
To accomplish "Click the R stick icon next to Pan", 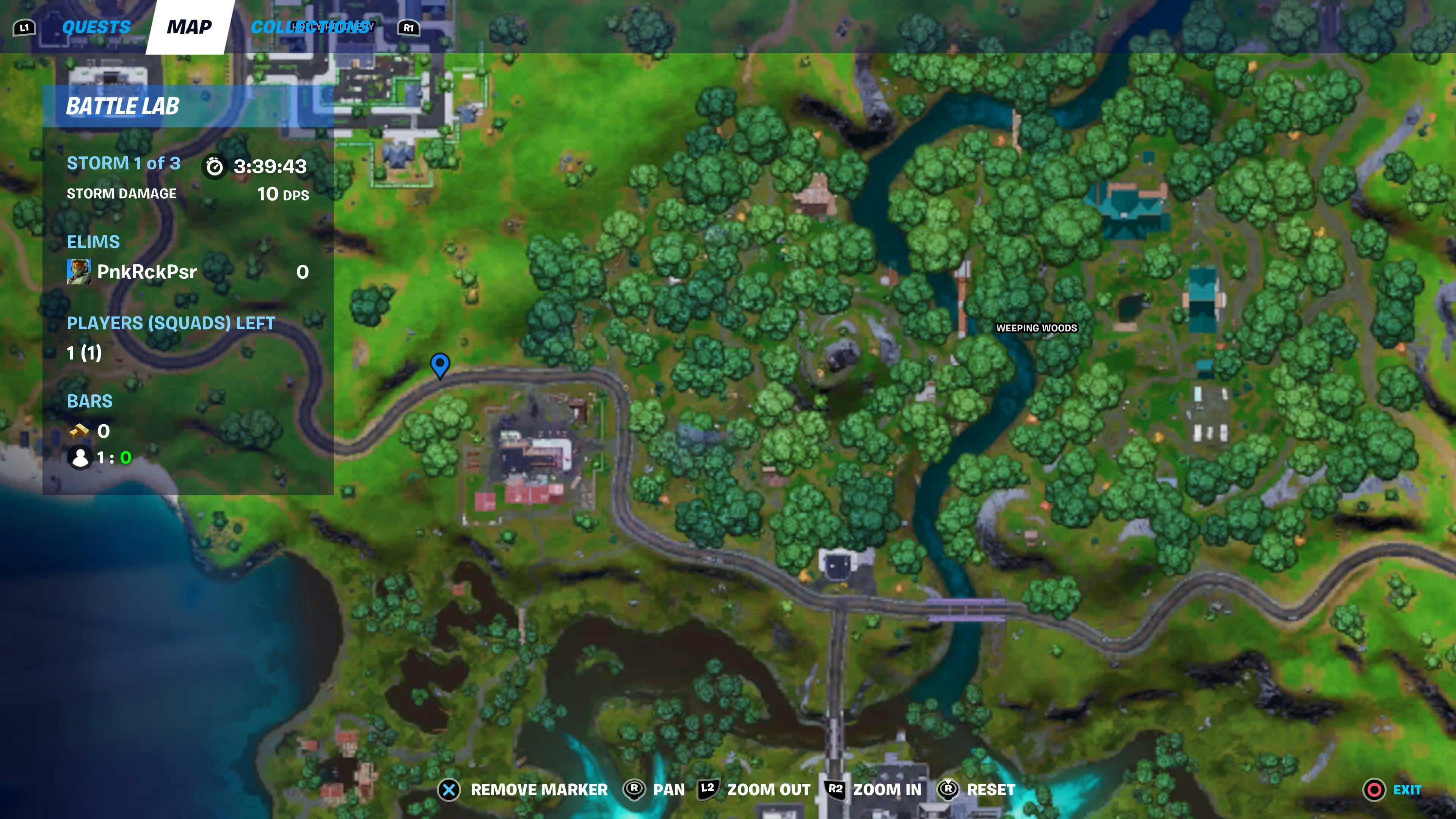I will [634, 789].
